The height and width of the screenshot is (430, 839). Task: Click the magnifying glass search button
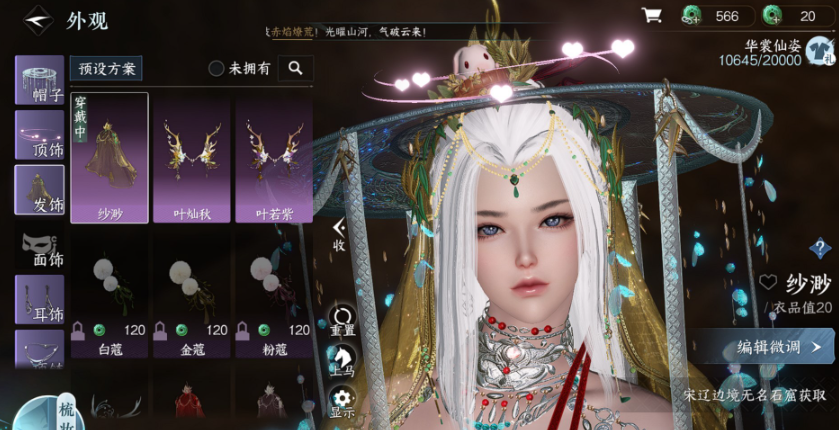pyautogui.click(x=295, y=68)
